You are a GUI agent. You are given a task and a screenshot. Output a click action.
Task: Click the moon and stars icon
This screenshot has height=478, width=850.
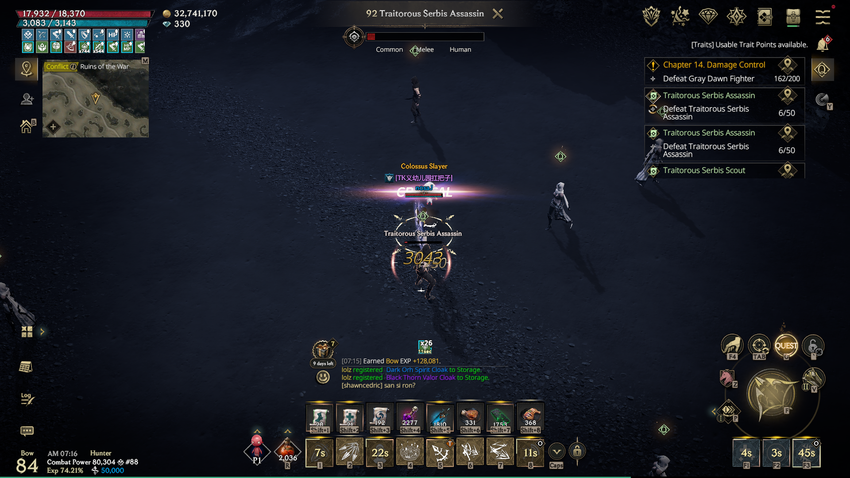click(x=680, y=16)
